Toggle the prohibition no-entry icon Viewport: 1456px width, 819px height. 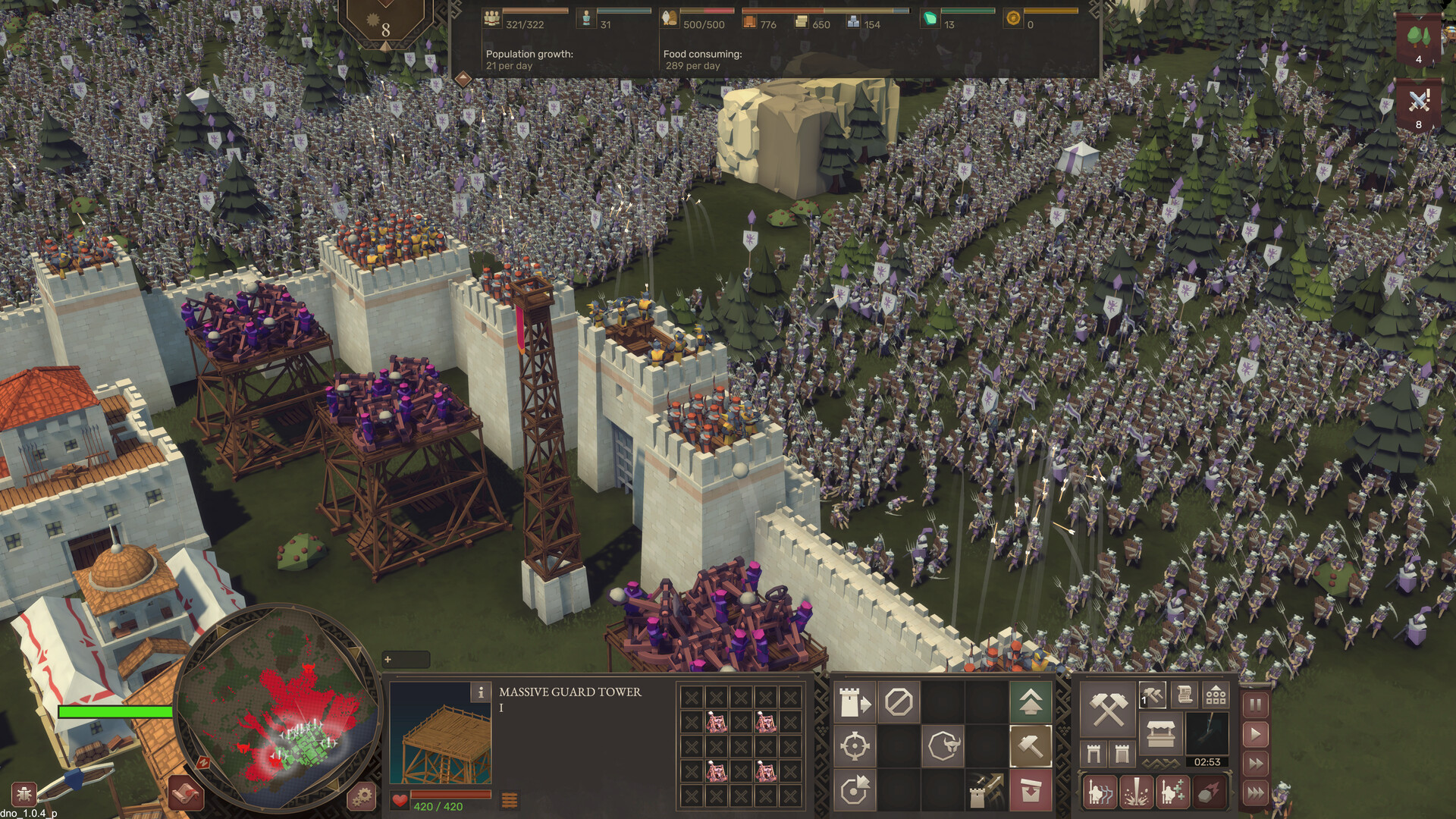pos(899,701)
